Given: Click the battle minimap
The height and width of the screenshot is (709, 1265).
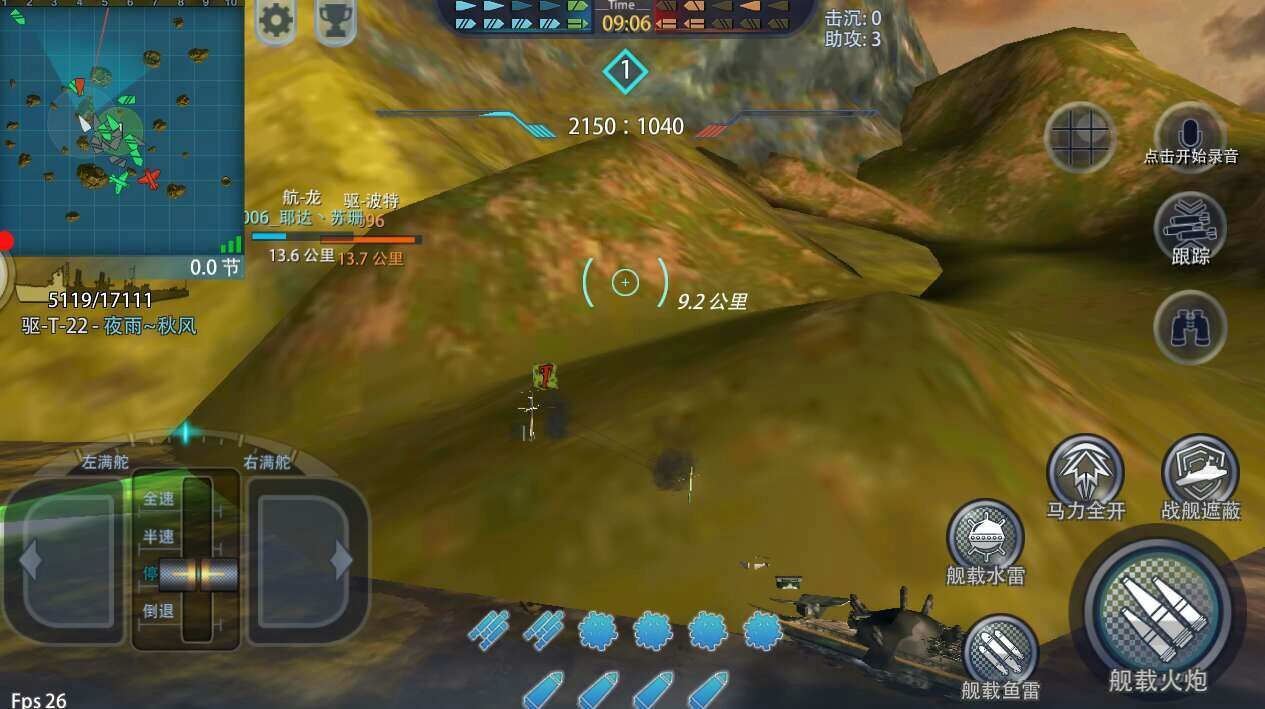Looking at the screenshot, I should pyautogui.click(x=122, y=127).
